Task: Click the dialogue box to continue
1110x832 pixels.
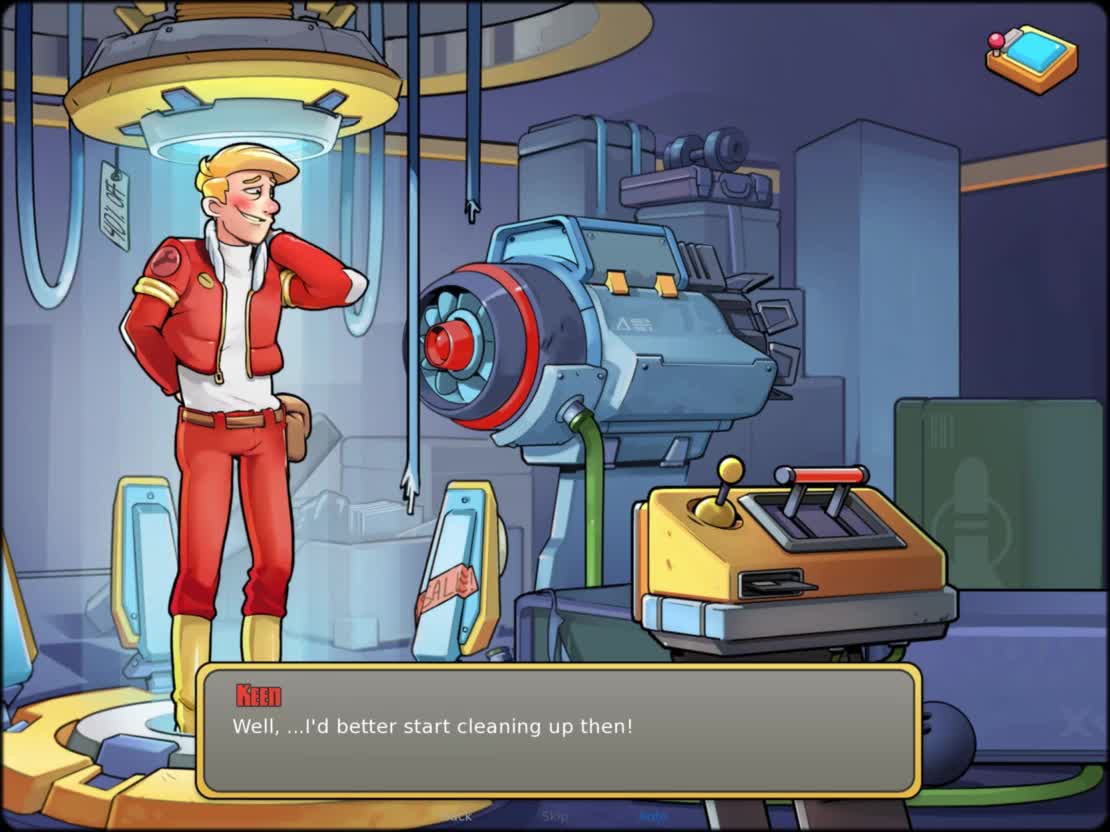Action: pos(557,730)
